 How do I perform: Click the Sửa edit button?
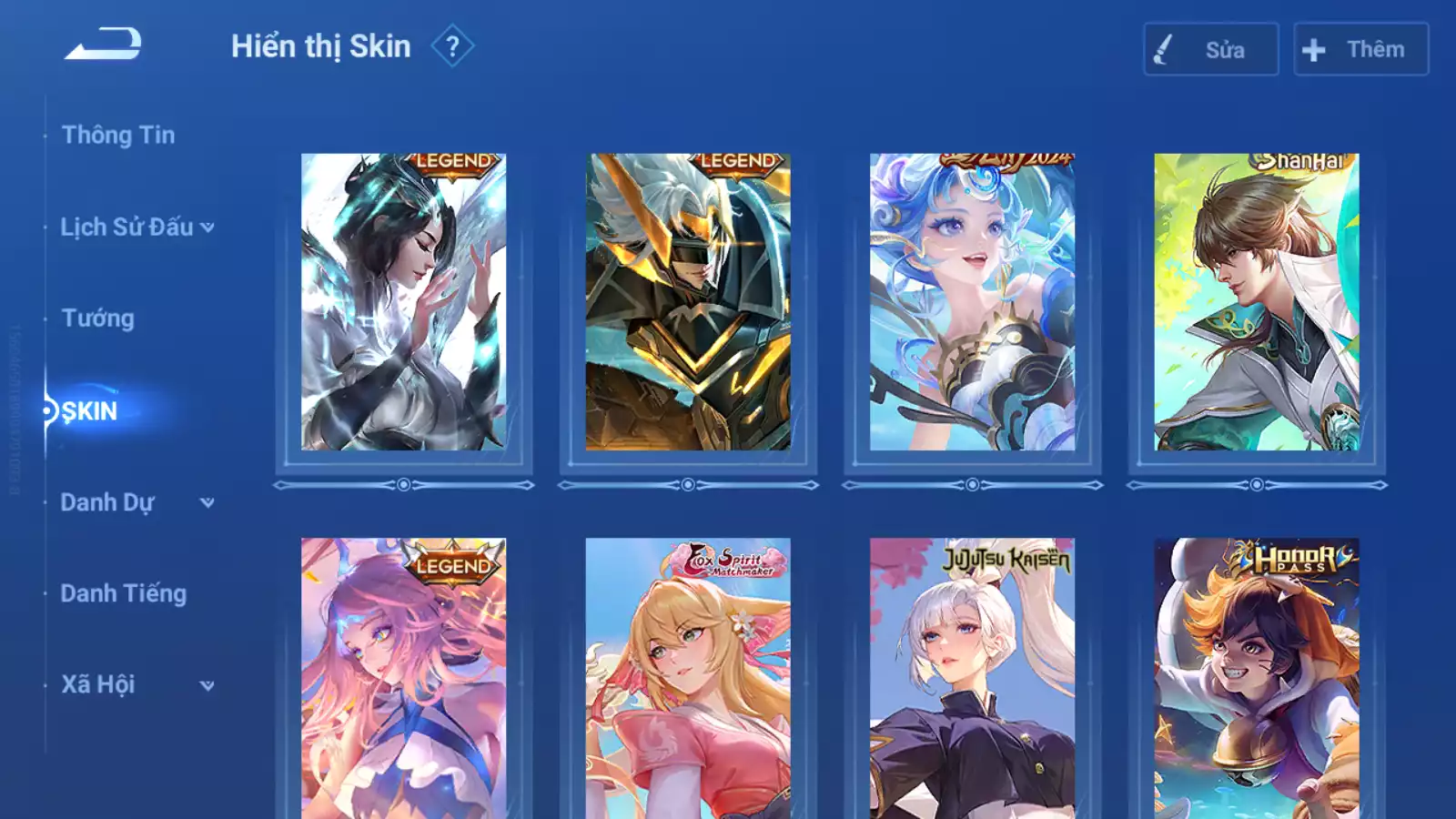pos(1210,49)
